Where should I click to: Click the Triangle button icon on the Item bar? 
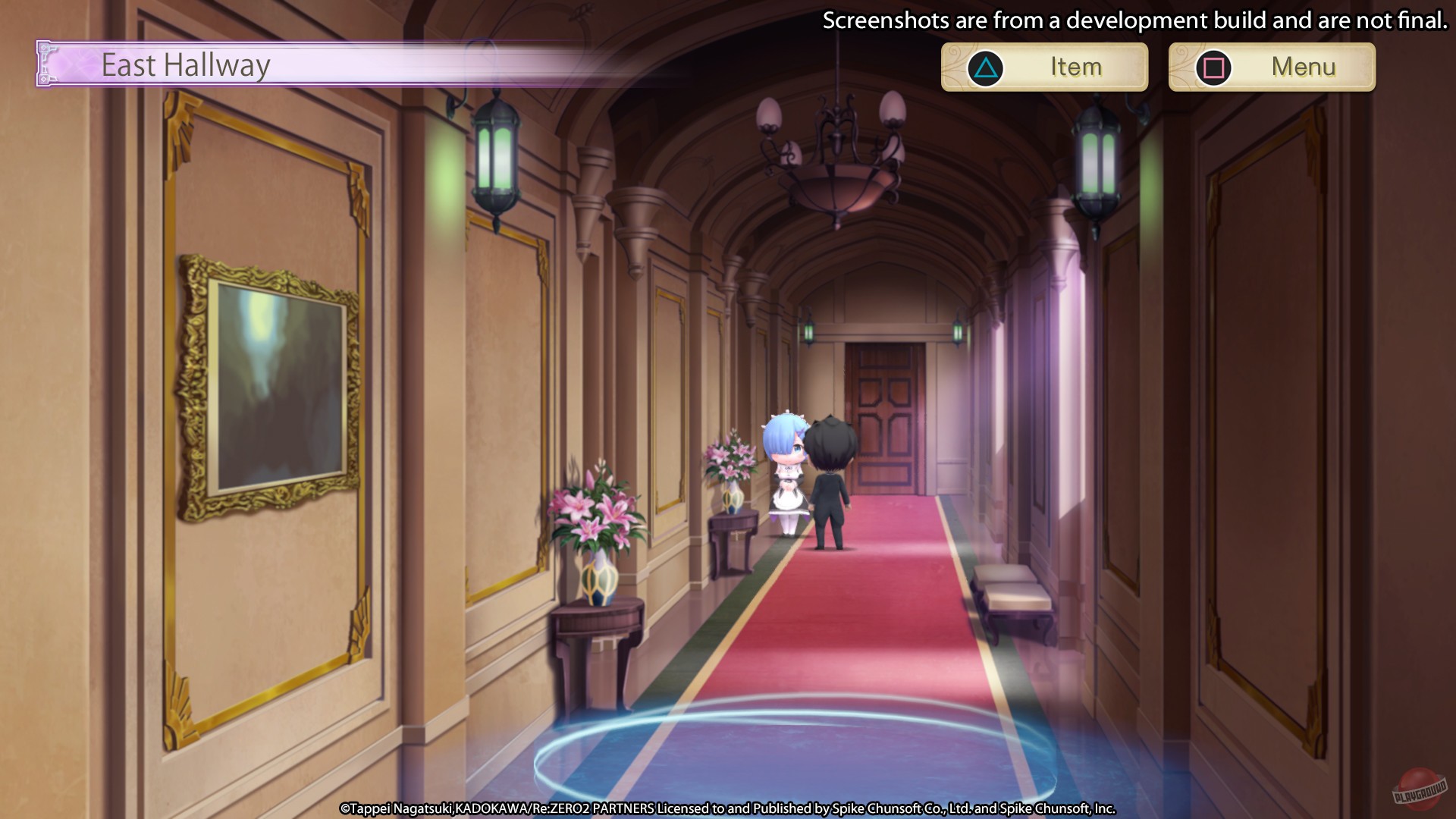pyautogui.click(x=985, y=67)
